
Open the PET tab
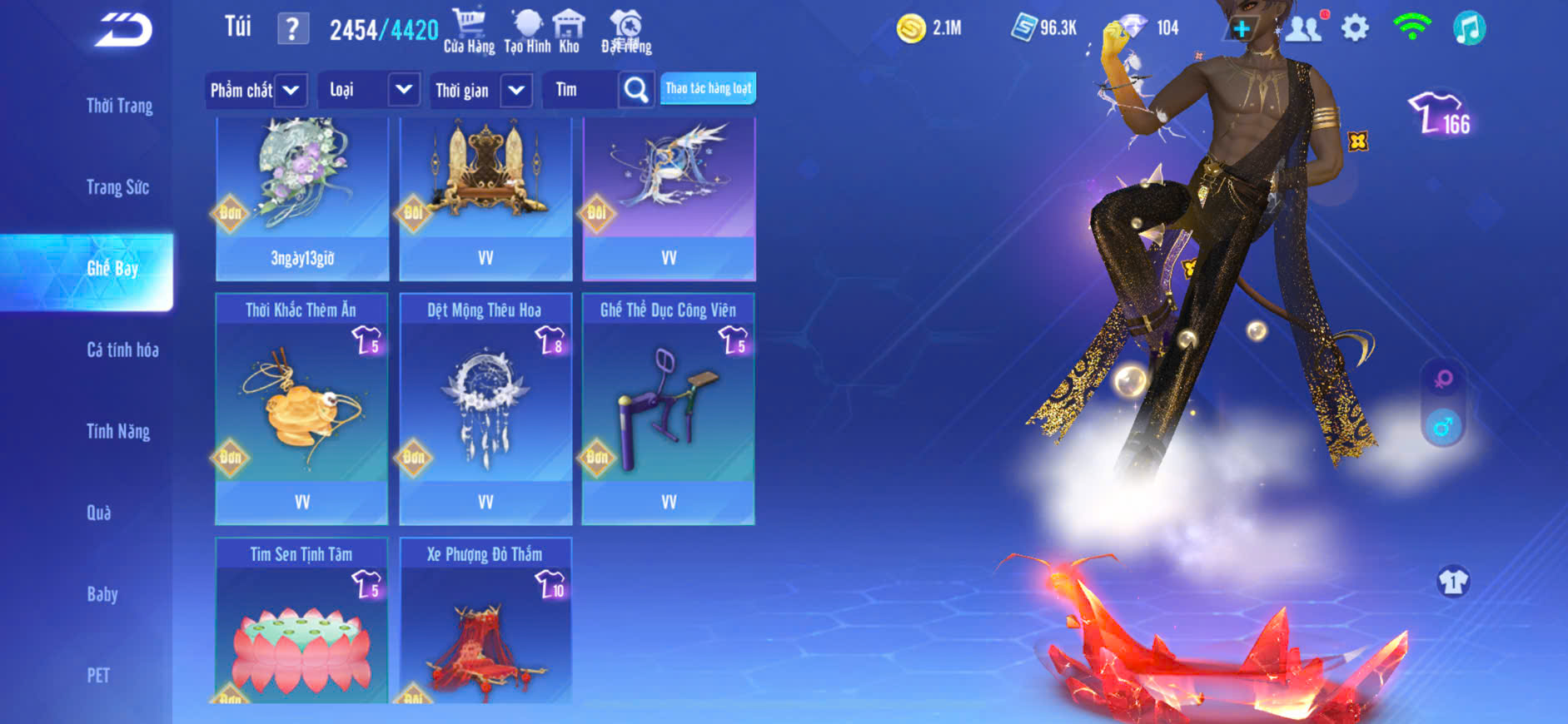click(98, 675)
